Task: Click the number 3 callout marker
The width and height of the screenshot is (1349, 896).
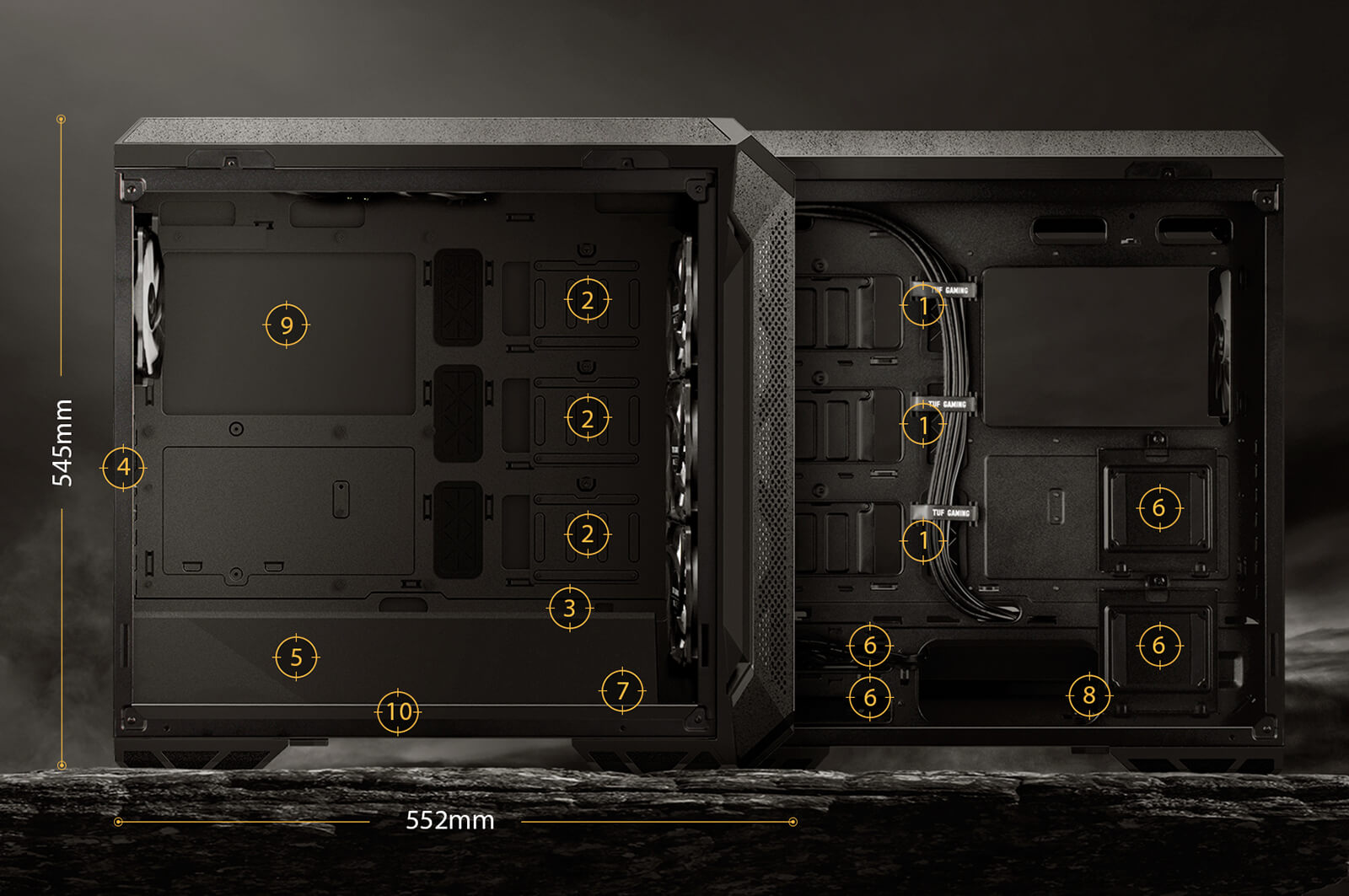Action: click(x=569, y=608)
